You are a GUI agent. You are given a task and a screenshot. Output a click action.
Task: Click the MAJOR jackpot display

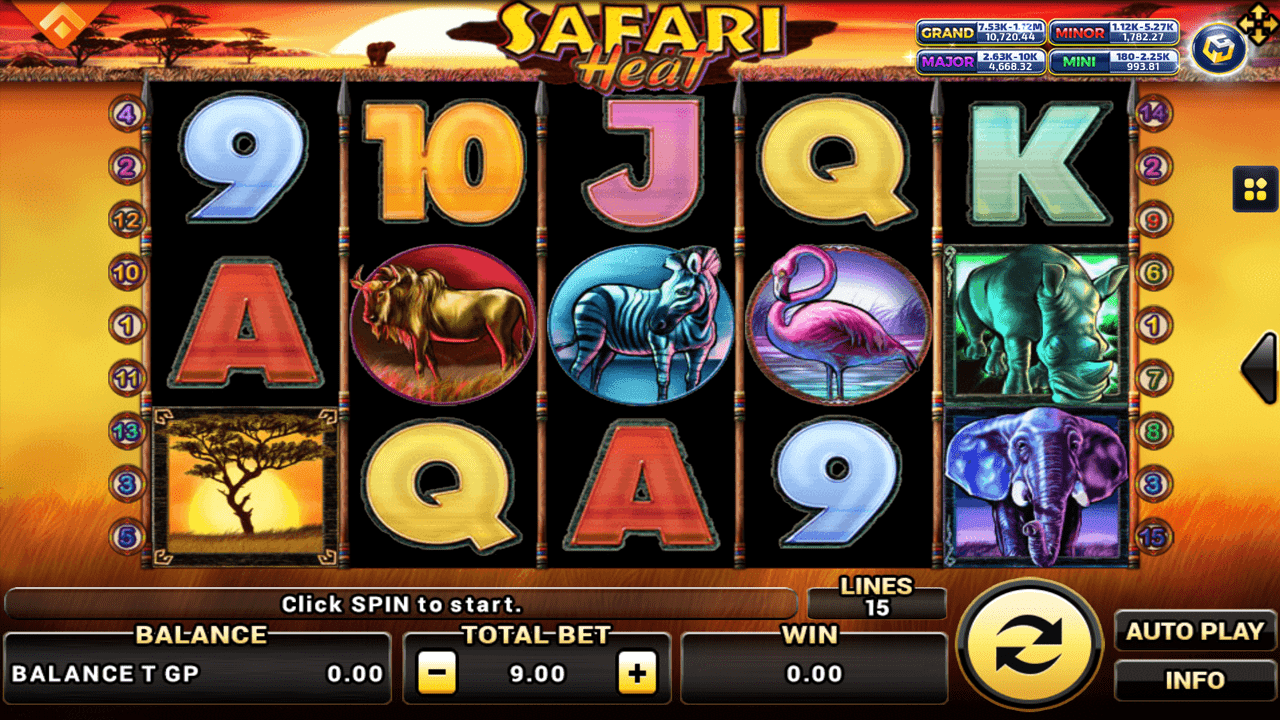click(981, 62)
